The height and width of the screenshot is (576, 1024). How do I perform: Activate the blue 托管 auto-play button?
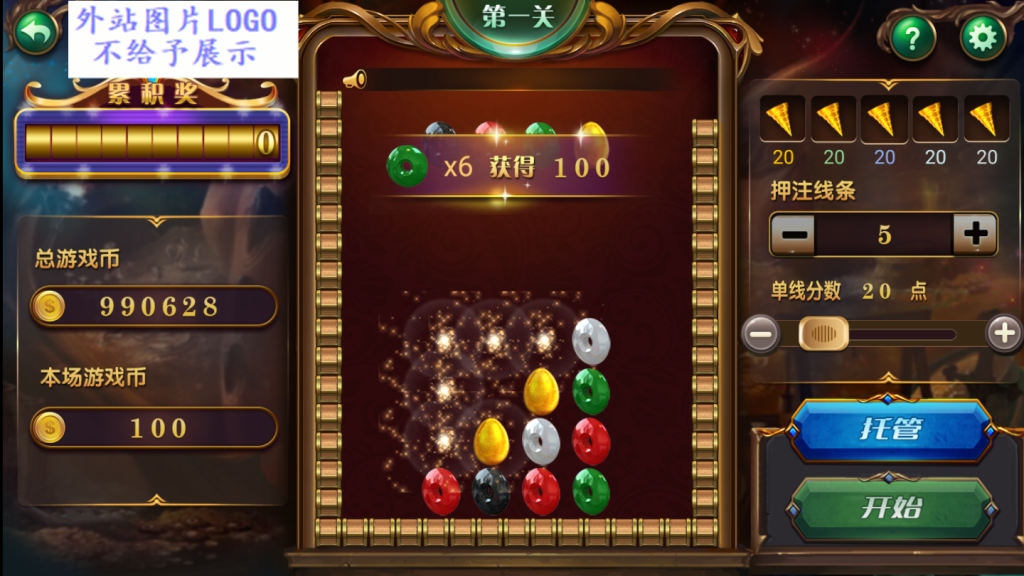click(890, 430)
